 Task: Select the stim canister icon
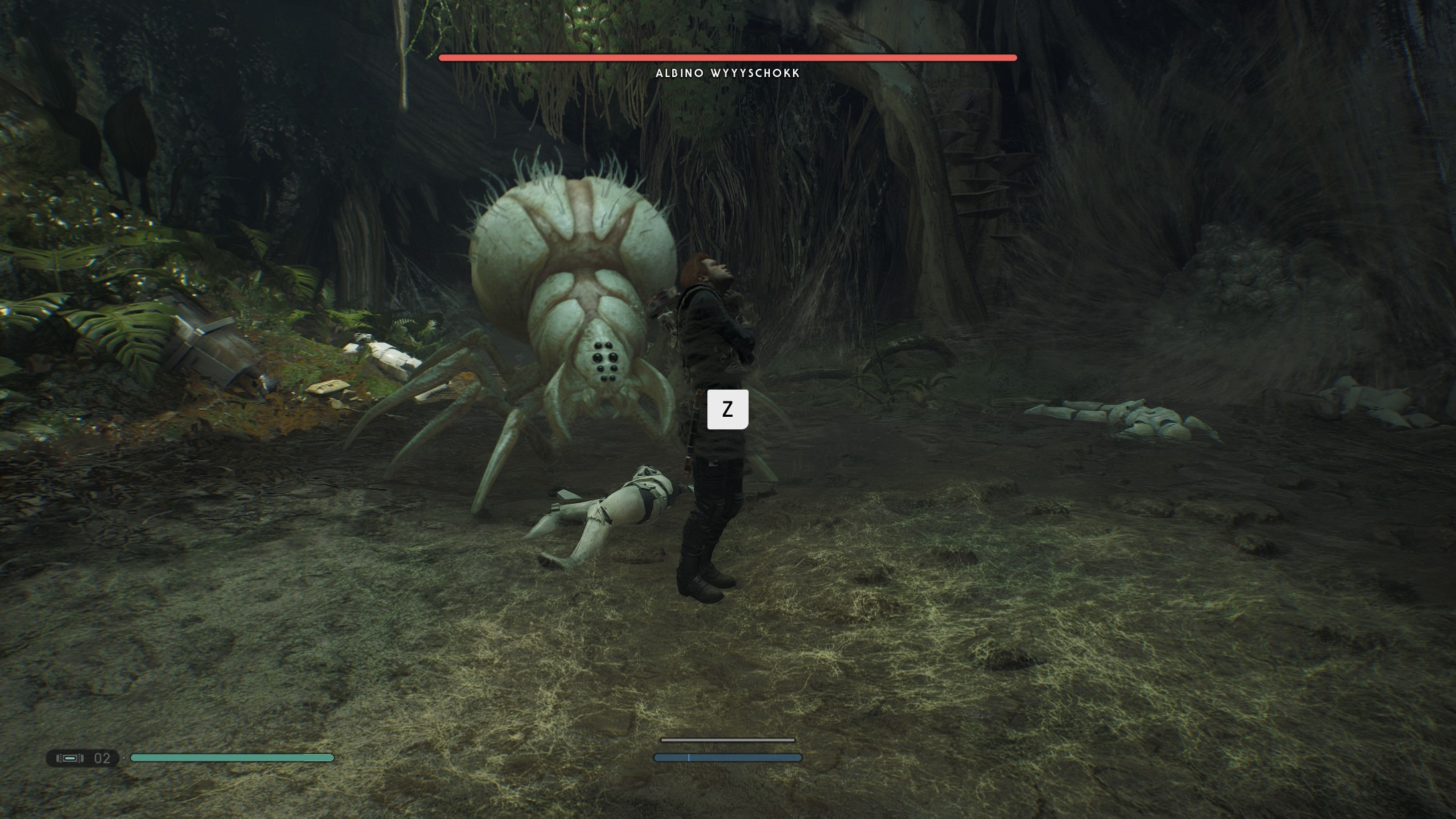[70, 758]
